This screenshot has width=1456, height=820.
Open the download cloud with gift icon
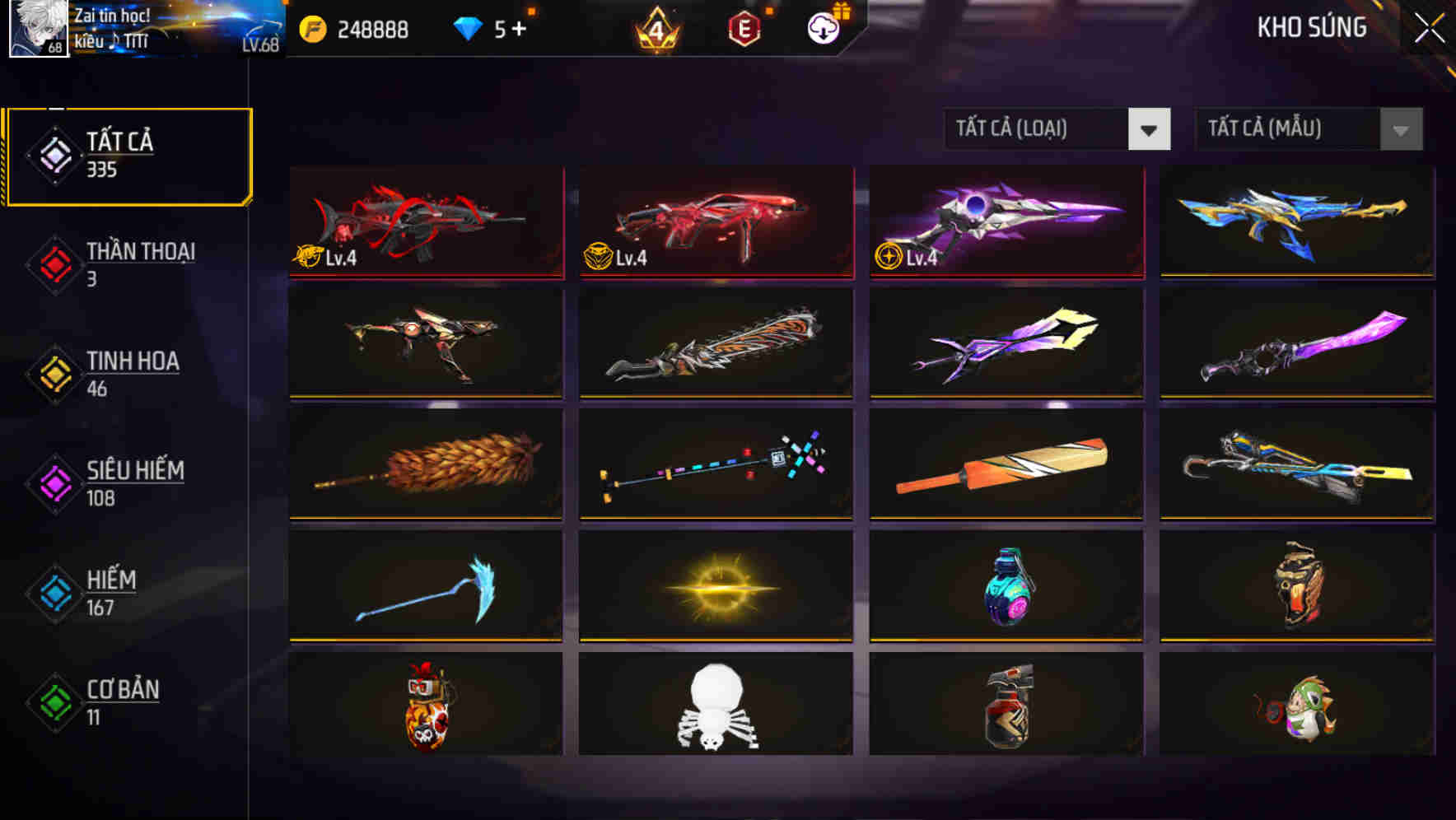[x=823, y=27]
